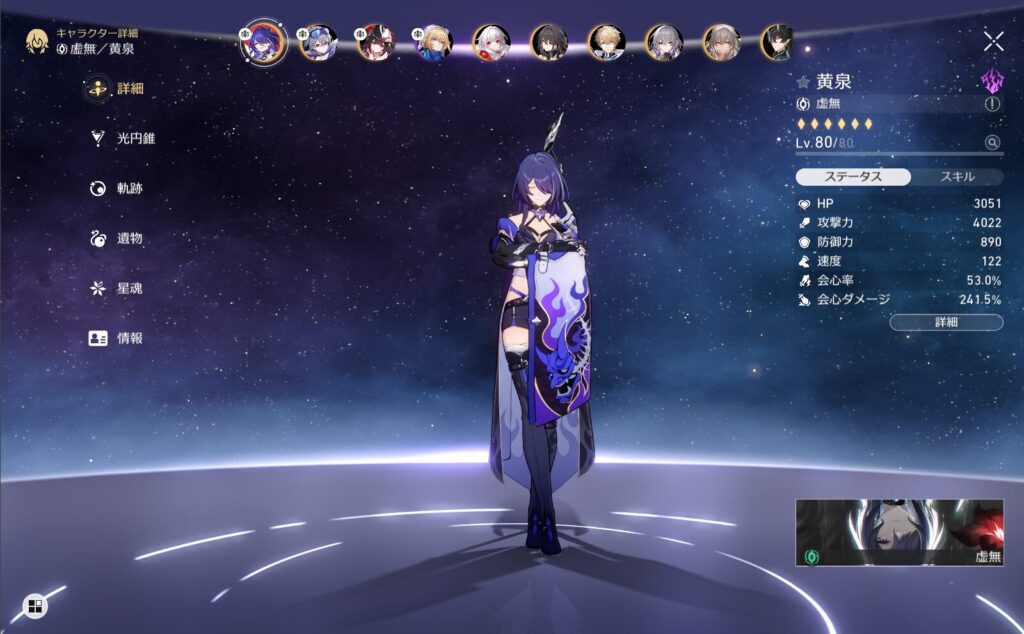Screen dimensions: 1024x634
Task: Open the 光円錐 light cone menu
Action: (x=124, y=139)
